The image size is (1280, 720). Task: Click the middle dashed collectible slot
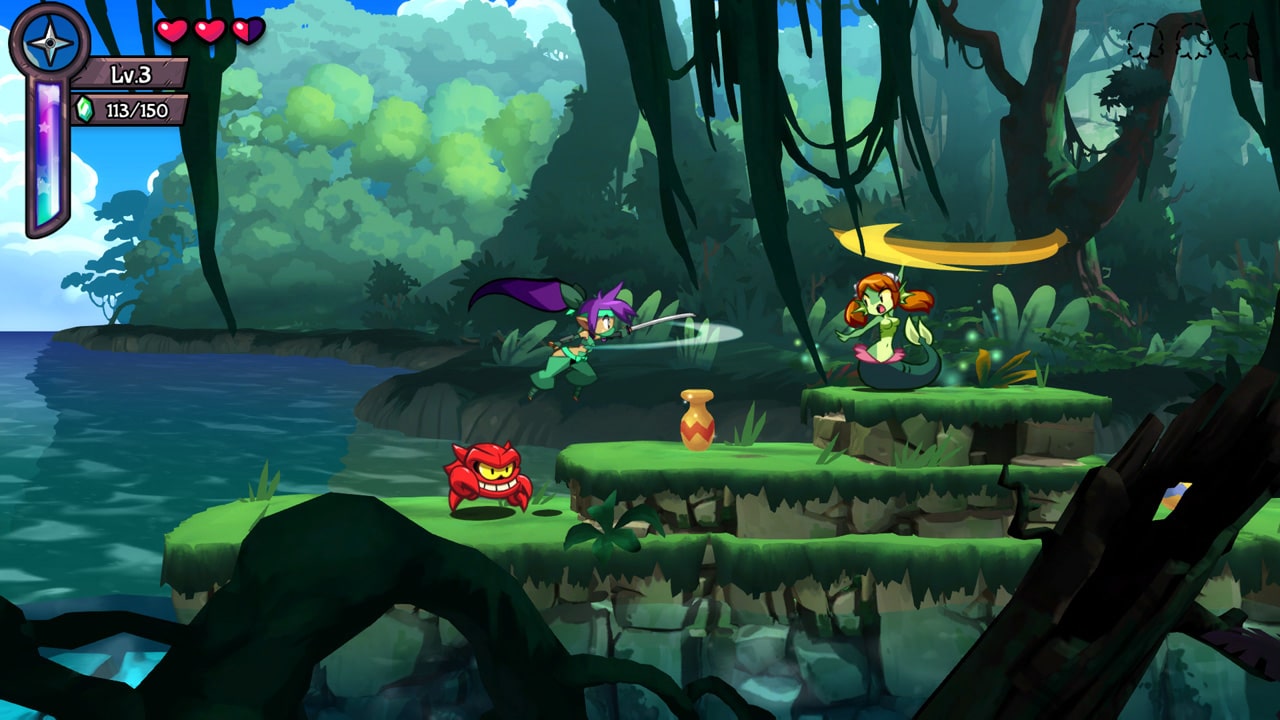[1193, 40]
